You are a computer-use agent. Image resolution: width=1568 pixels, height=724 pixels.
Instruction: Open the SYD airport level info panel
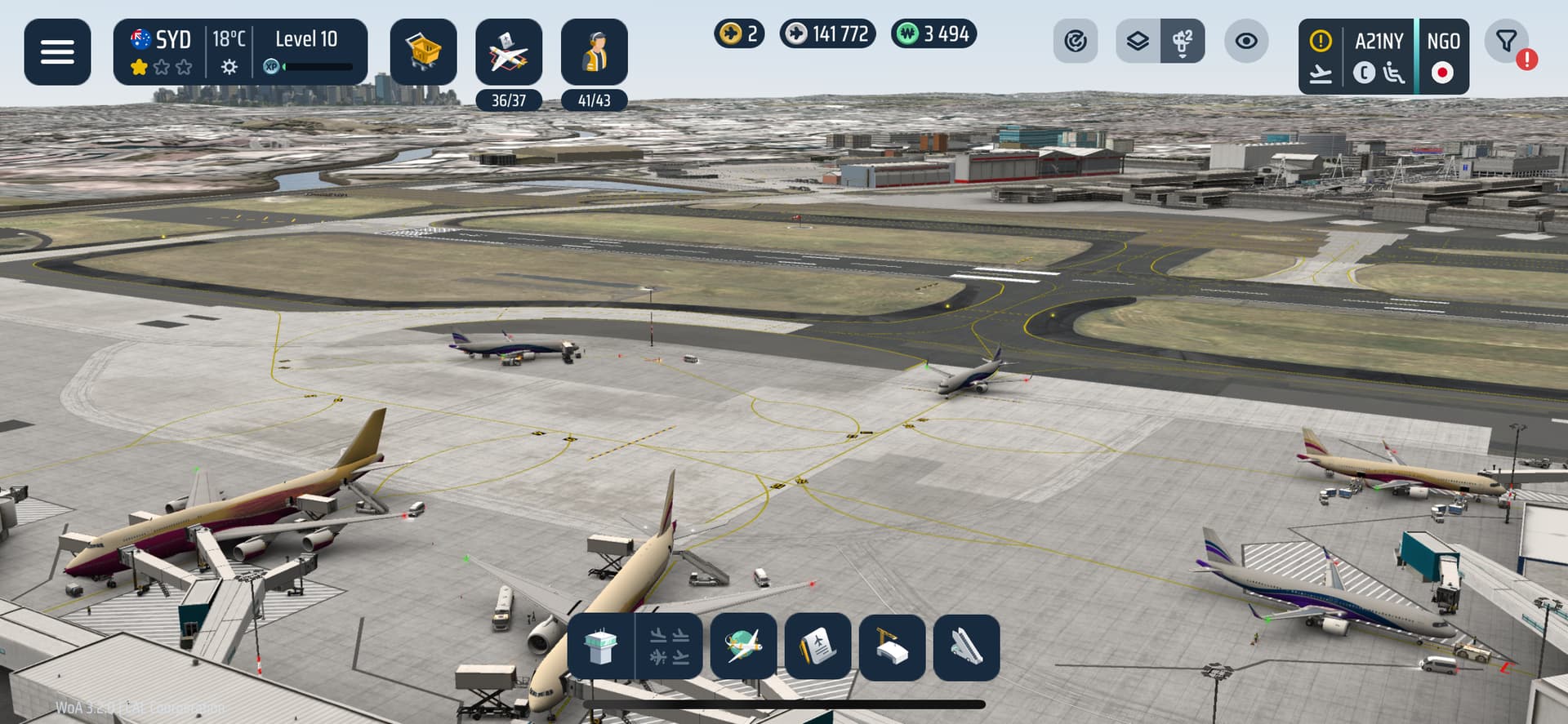pyautogui.click(x=240, y=52)
